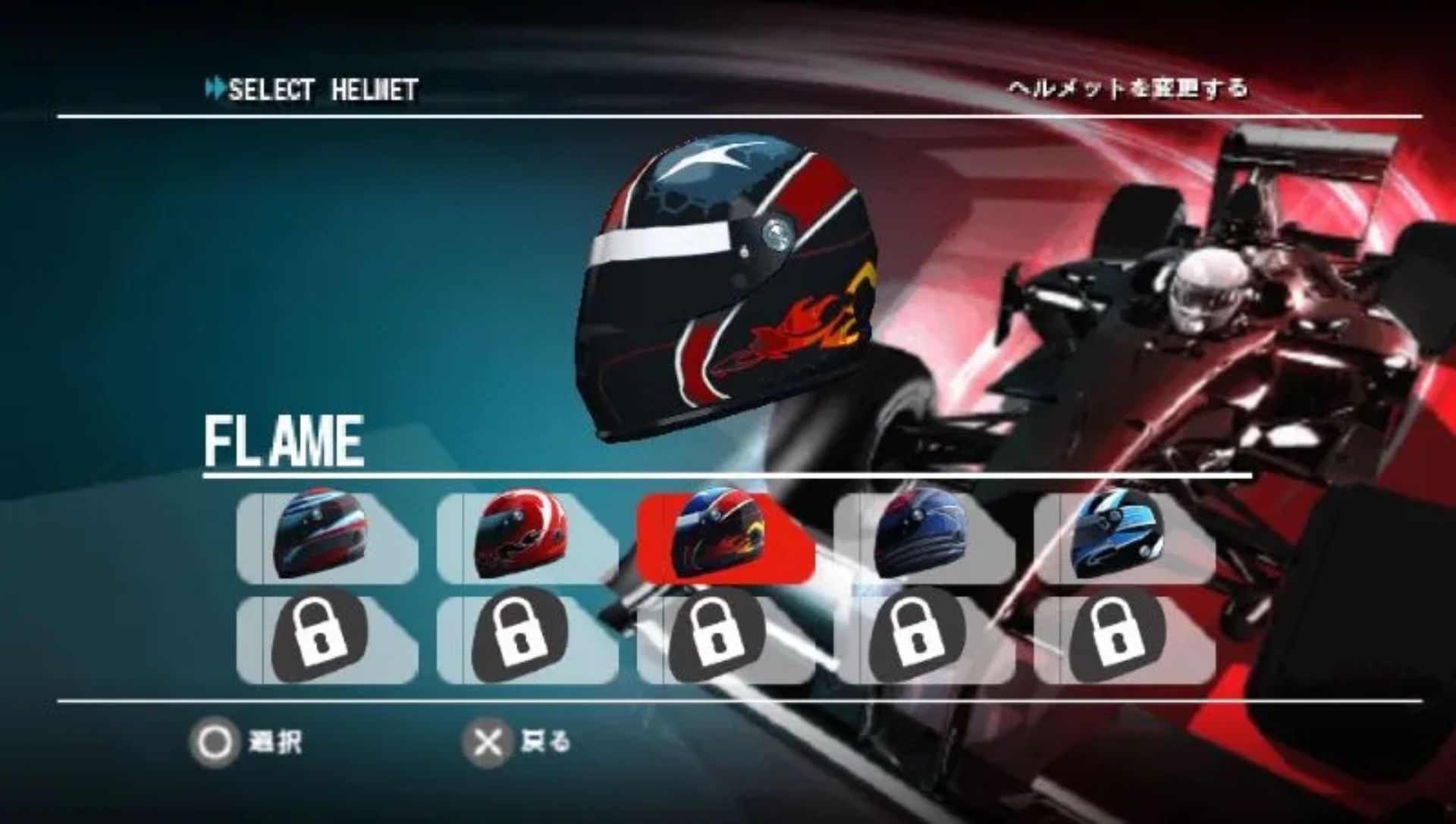Click the Japanese instruction text top right
The height and width of the screenshot is (824, 1456).
pyautogui.click(x=1130, y=87)
